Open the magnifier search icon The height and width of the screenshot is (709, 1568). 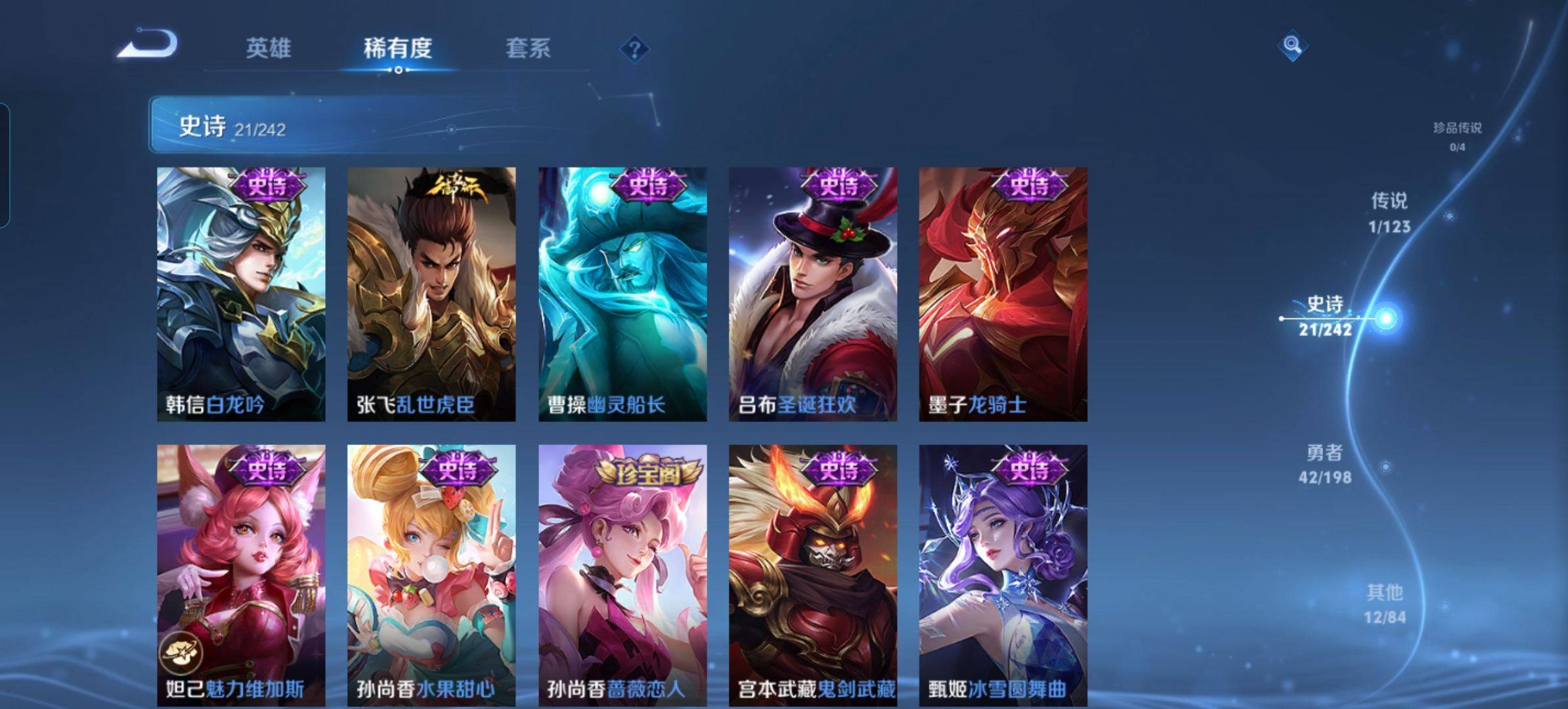click(x=1292, y=45)
